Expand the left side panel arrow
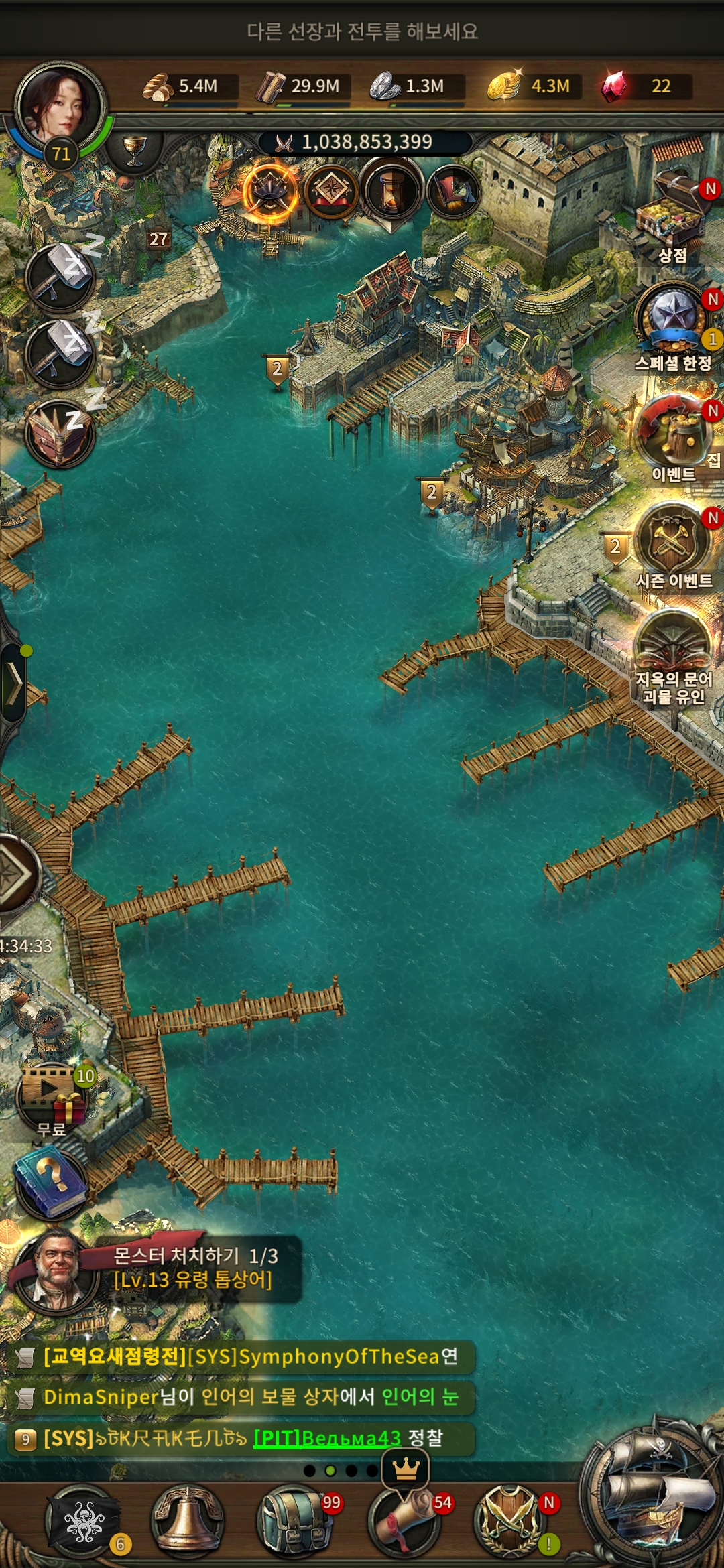This screenshot has width=724, height=1568. click(x=13, y=683)
